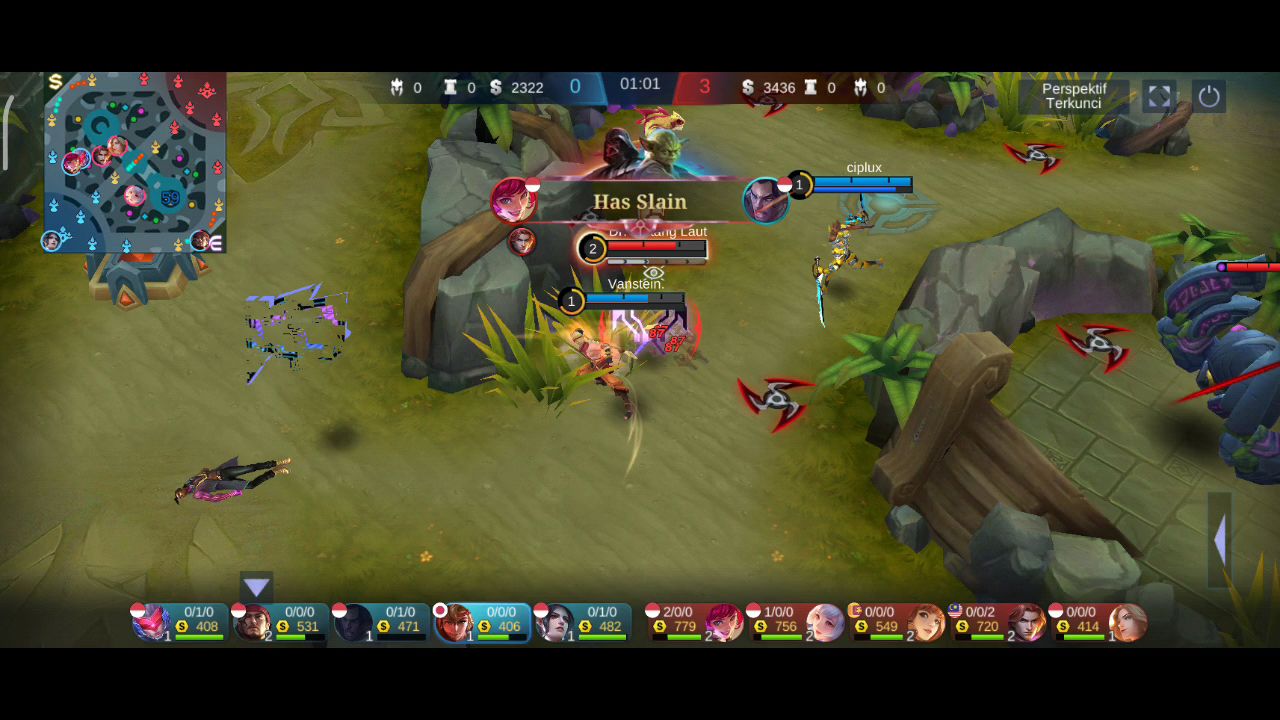Collapse the player bar with the down arrow

point(256,587)
